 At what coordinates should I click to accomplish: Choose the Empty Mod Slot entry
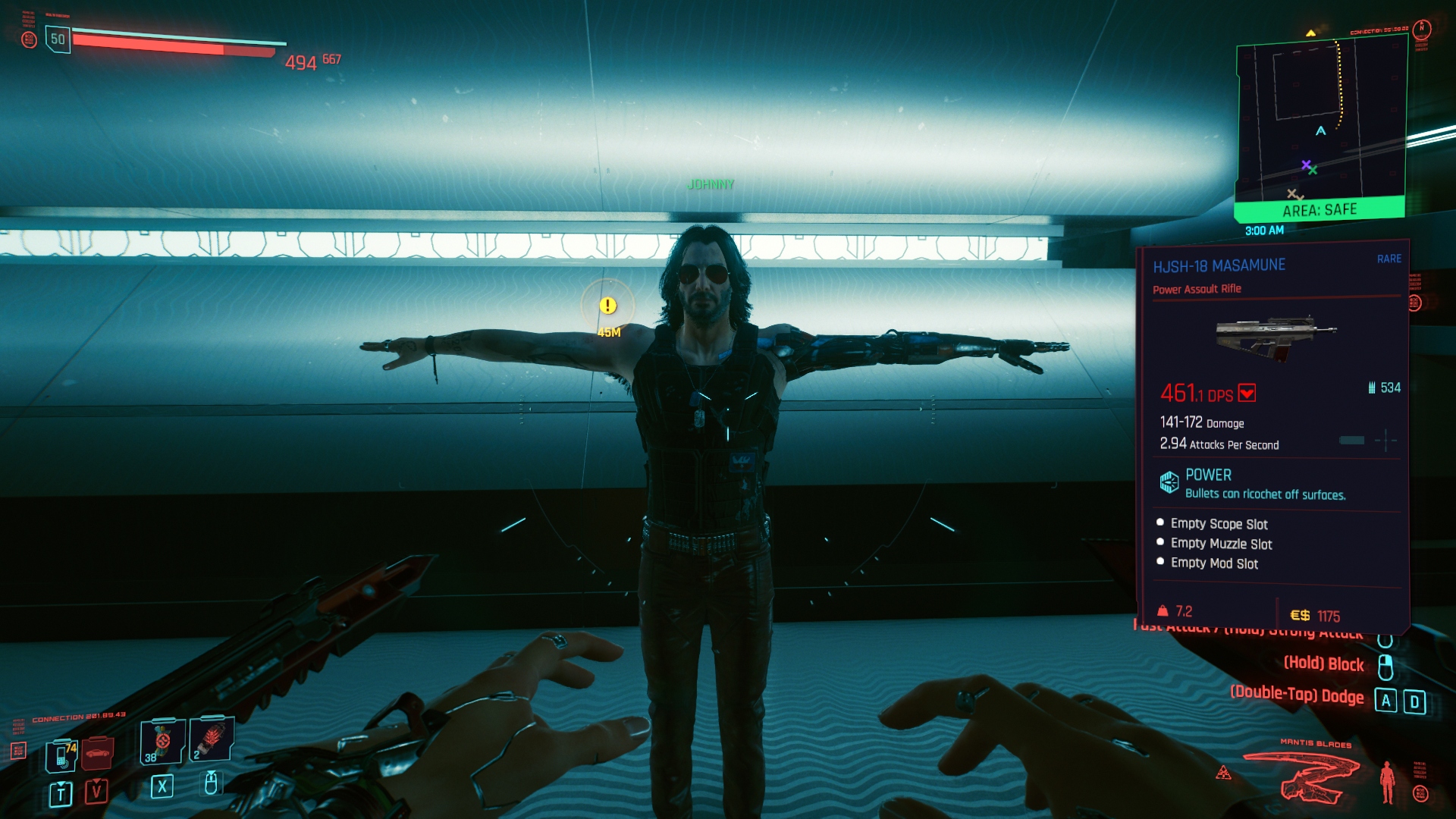click(1214, 563)
